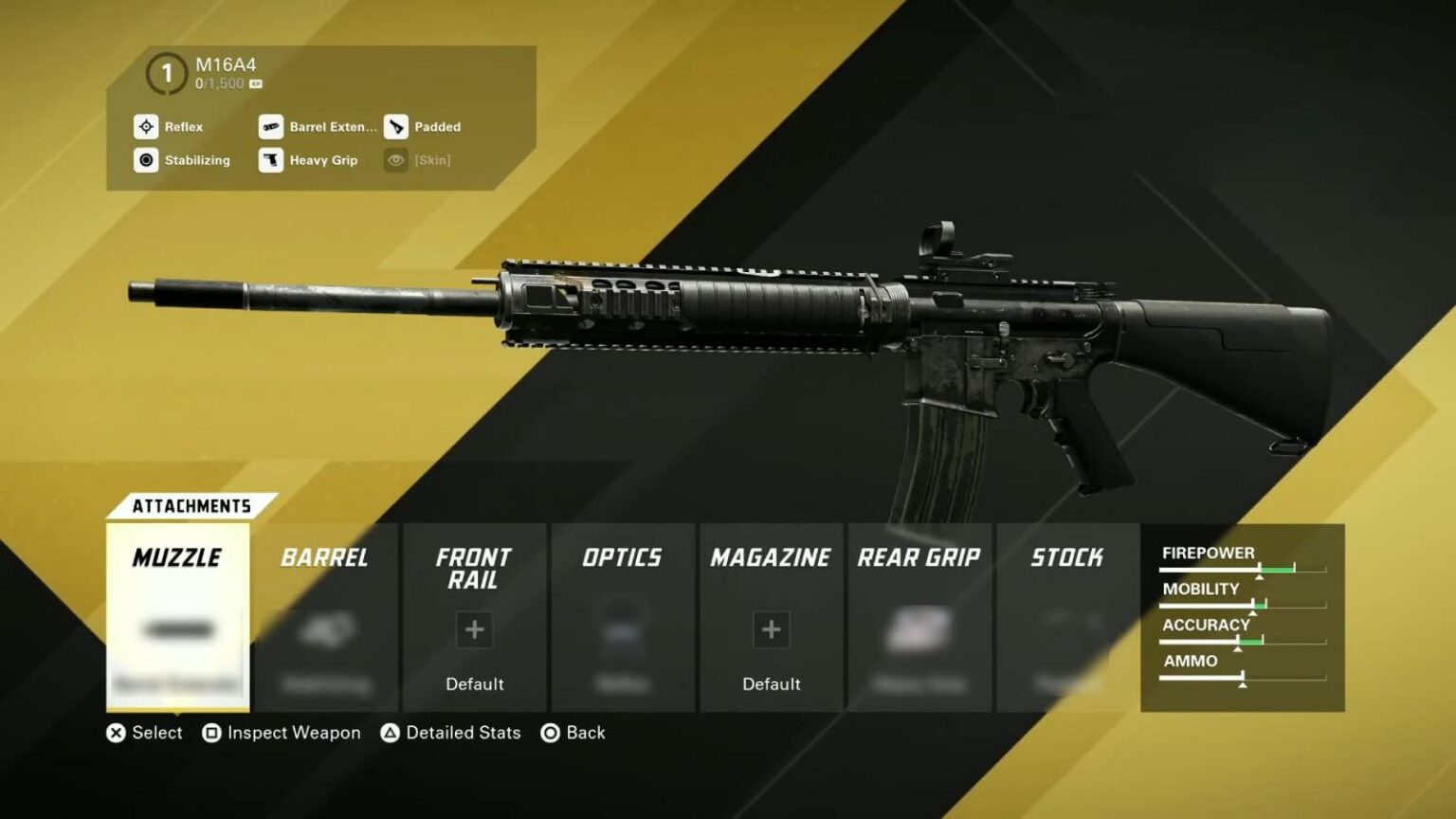Switch to the Stock attachment tab
Image resolution: width=1456 pixels, height=819 pixels.
coord(1067,557)
